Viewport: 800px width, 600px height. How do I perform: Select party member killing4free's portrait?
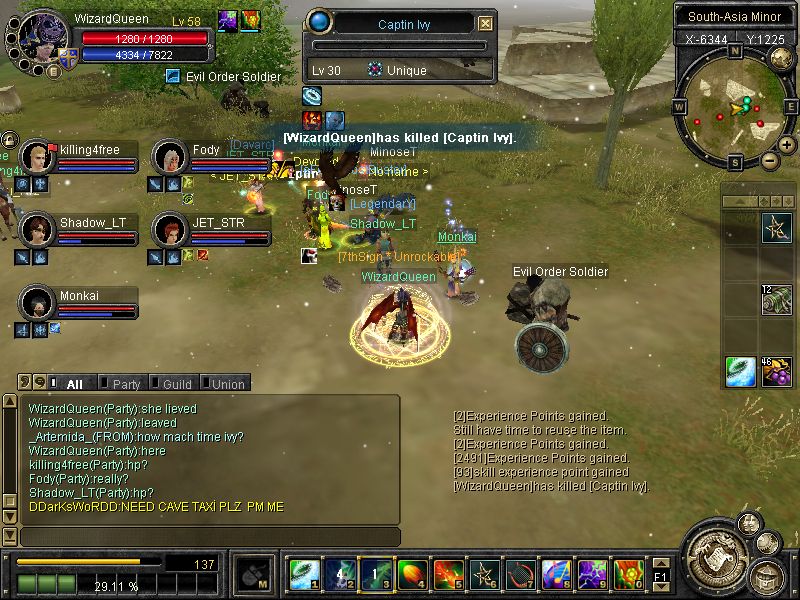(38, 156)
